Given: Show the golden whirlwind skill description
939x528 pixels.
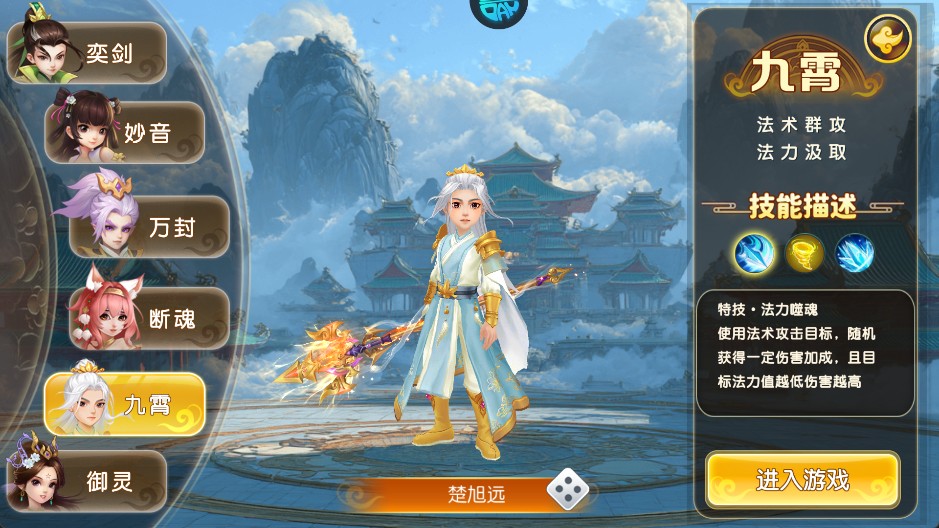Looking at the screenshot, I should pyautogui.click(x=804, y=252).
